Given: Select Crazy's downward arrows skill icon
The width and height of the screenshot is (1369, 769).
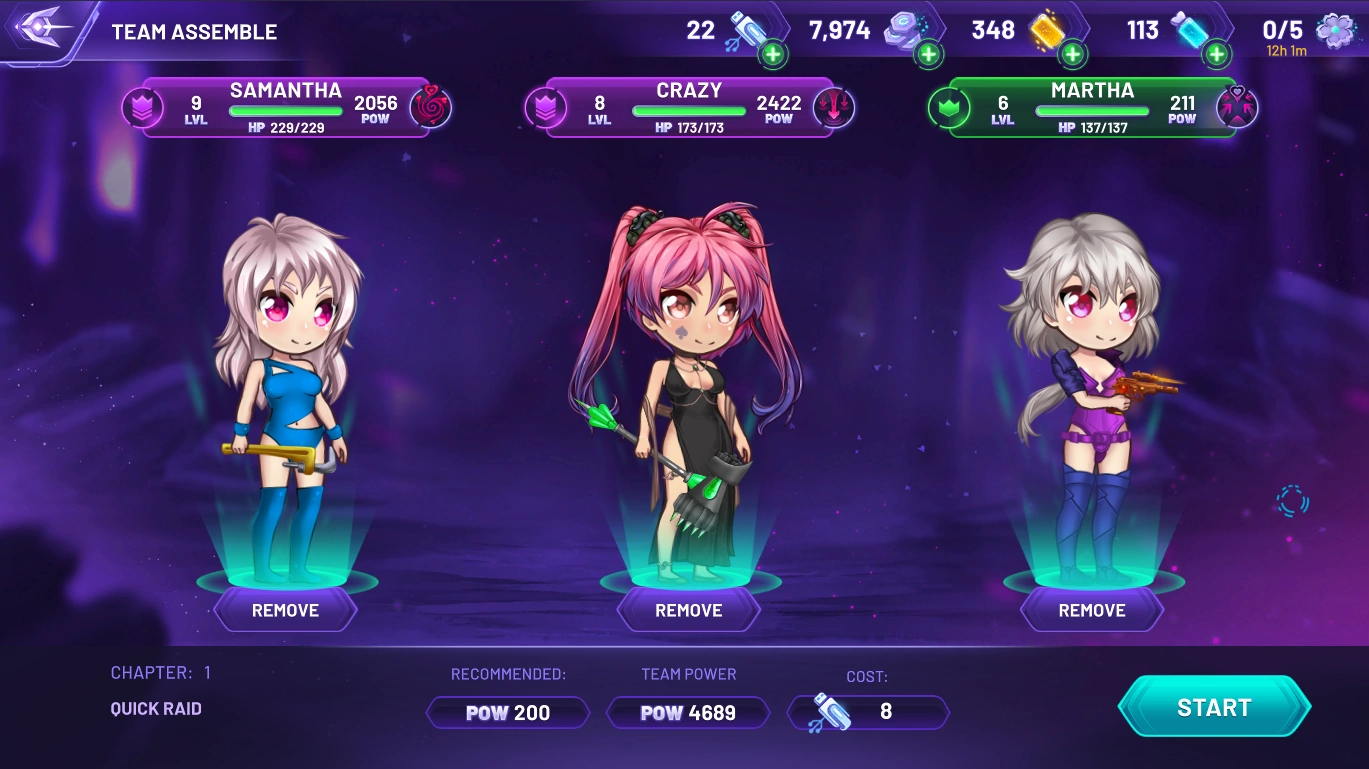Looking at the screenshot, I should pos(834,107).
